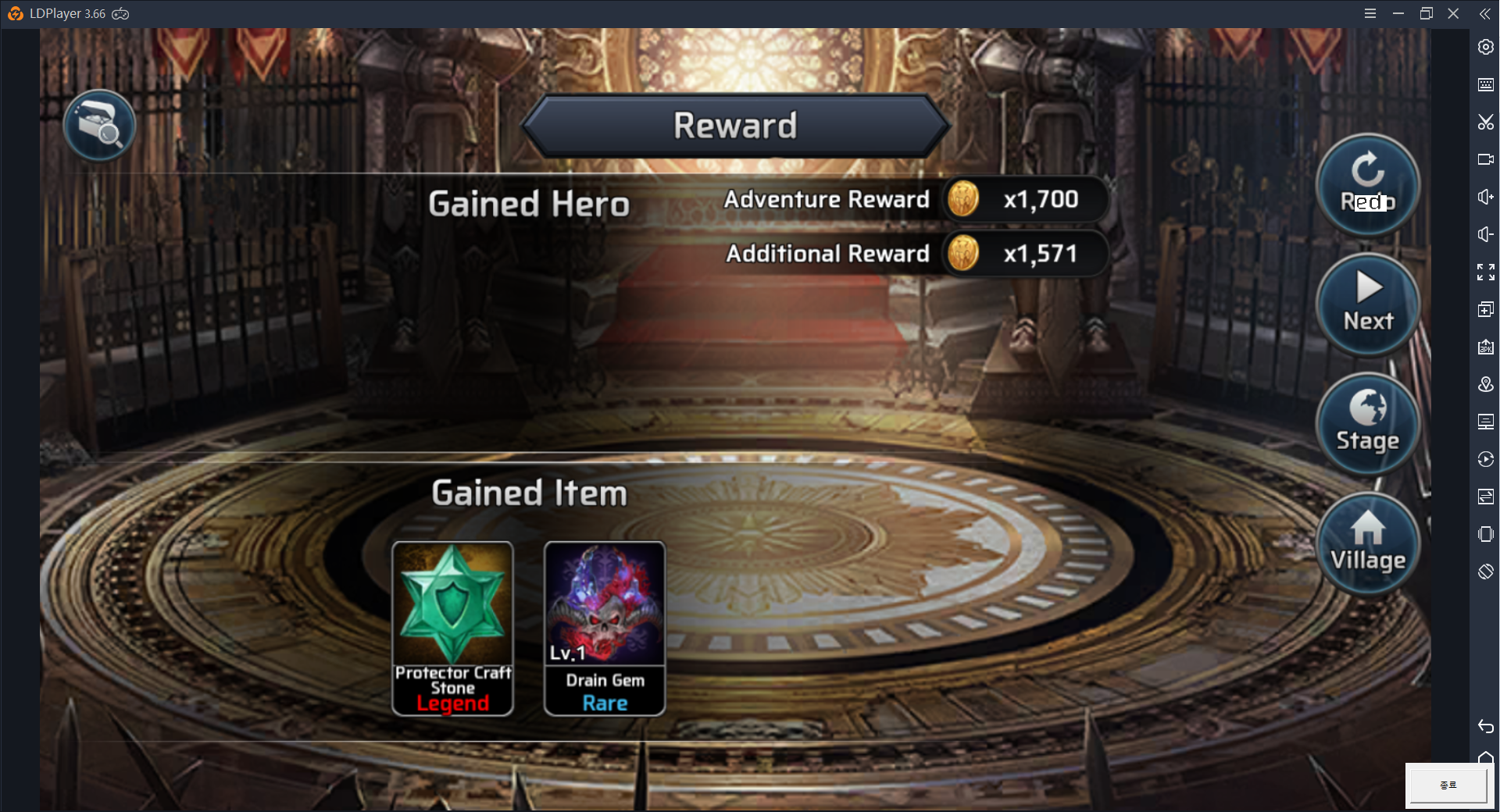
Task: Go to the Stage selection screen
Action: tap(1368, 423)
